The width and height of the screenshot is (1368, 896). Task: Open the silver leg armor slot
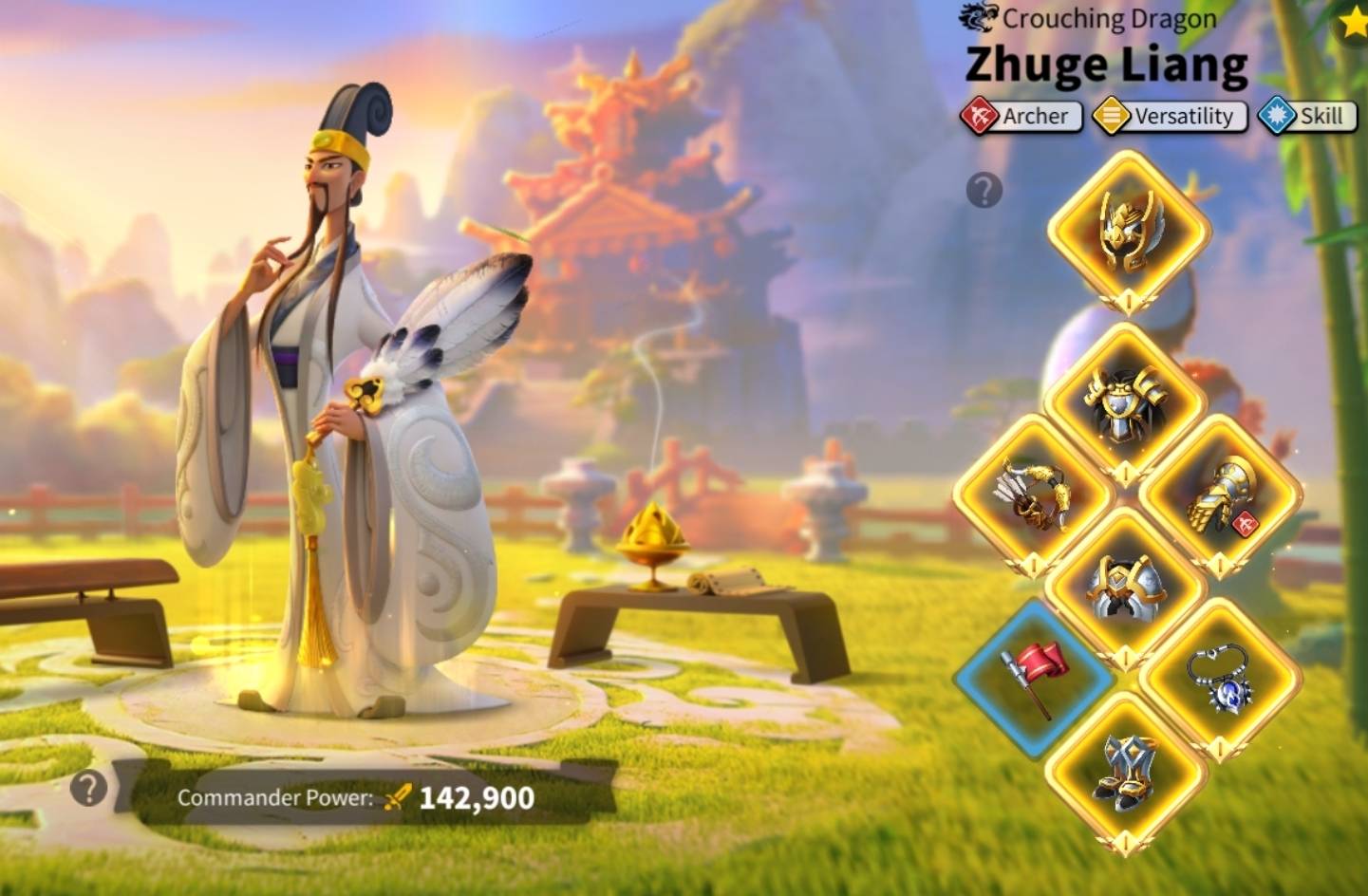(1125, 587)
